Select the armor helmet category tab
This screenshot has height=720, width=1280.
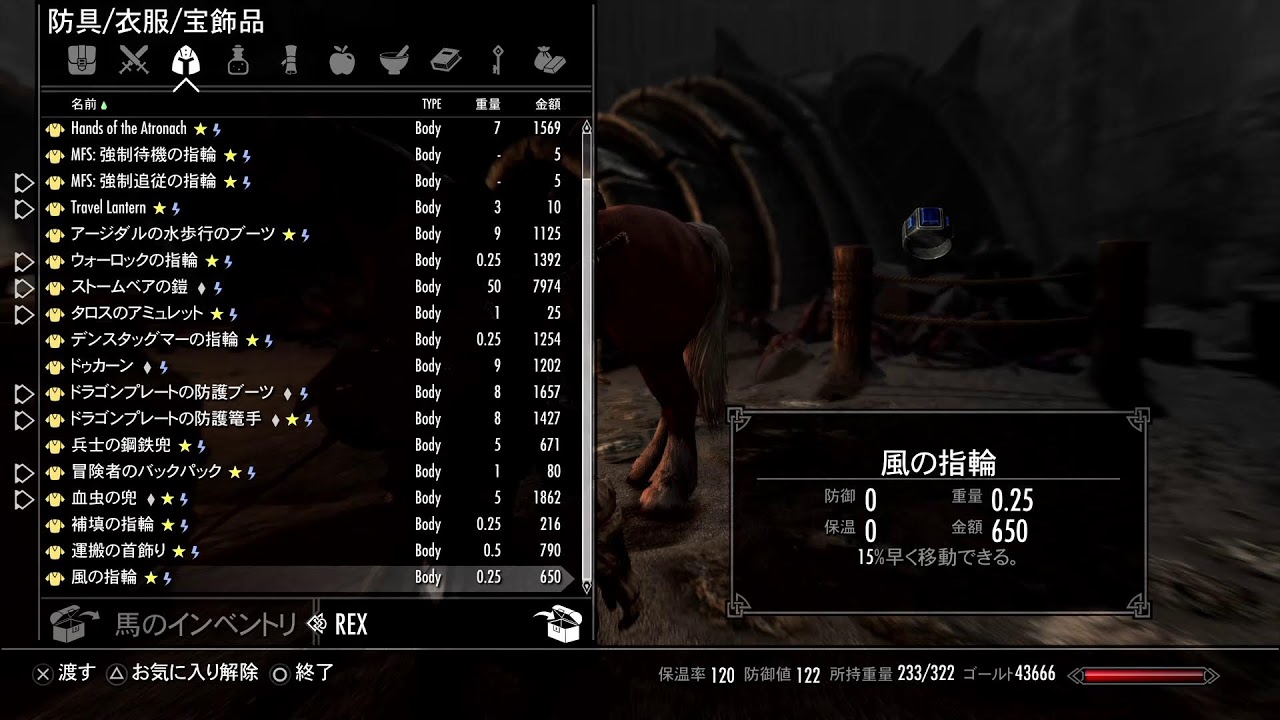(x=186, y=61)
